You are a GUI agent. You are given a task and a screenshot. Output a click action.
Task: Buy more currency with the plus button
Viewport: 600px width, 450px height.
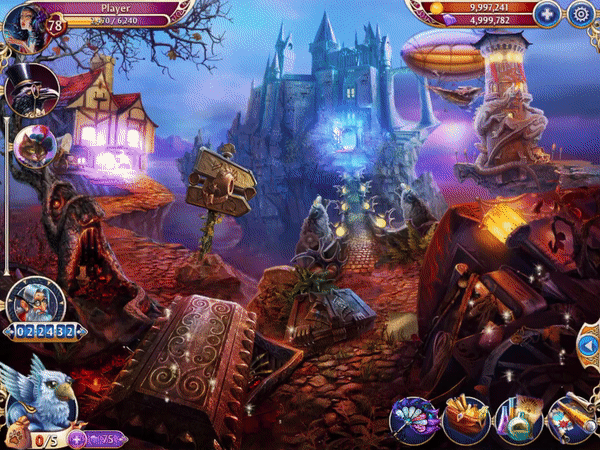[x=546, y=14]
